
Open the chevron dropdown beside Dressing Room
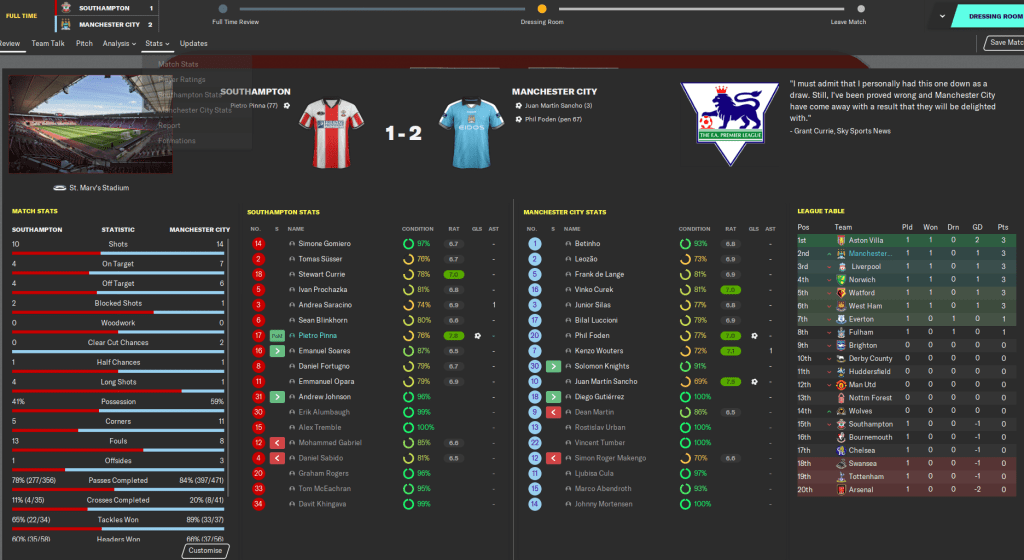click(943, 17)
